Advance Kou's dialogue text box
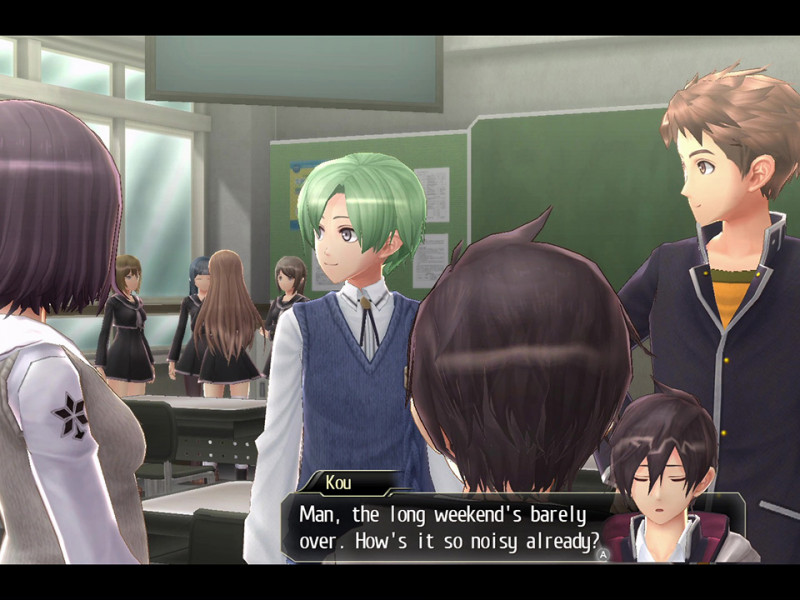This screenshot has height=600, width=800. [602, 552]
